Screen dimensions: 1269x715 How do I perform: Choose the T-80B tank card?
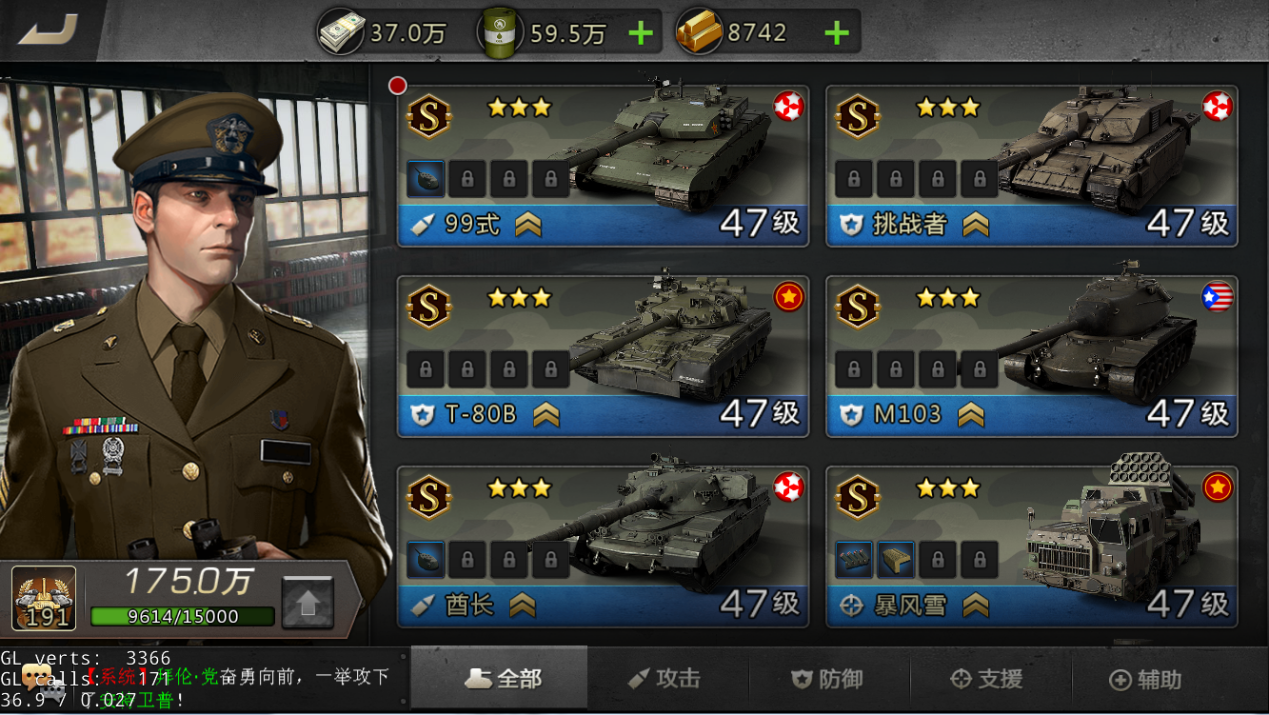(x=603, y=357)
